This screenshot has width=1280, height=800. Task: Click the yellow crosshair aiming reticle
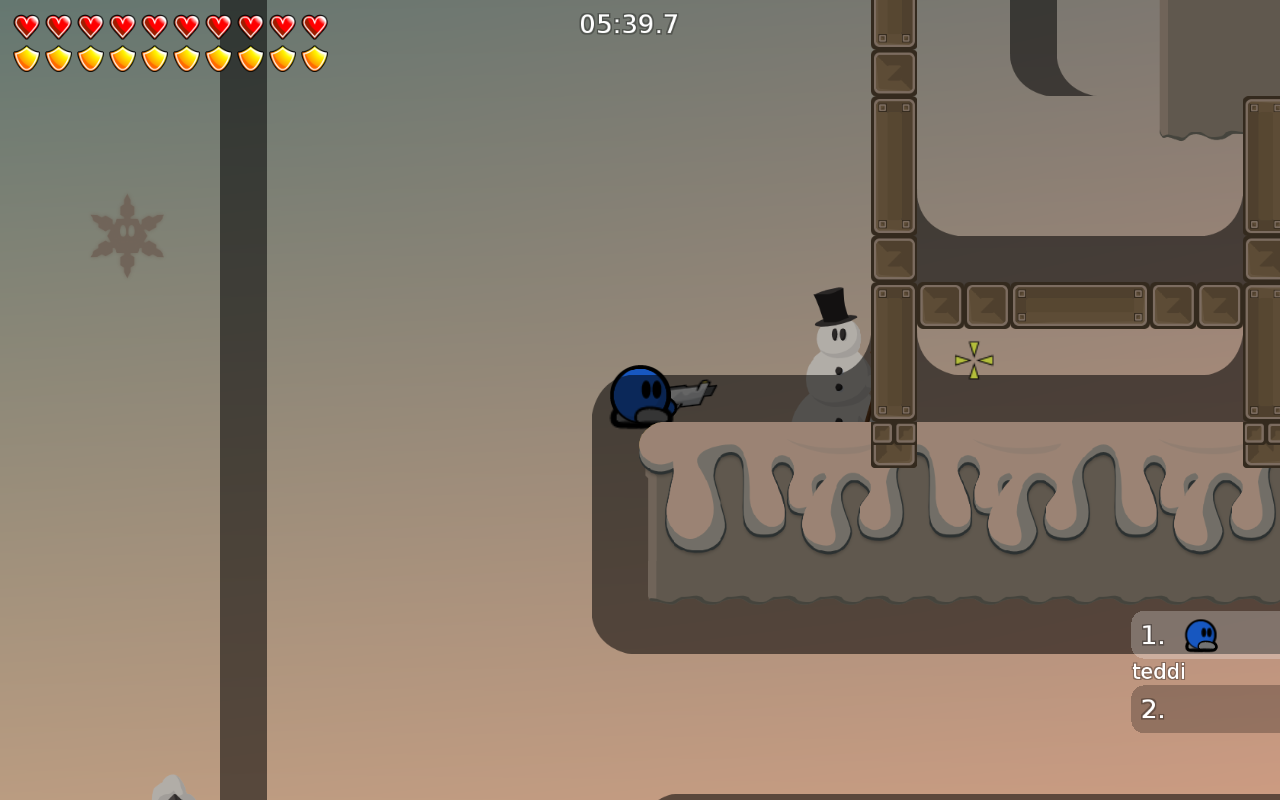point(973,360)
